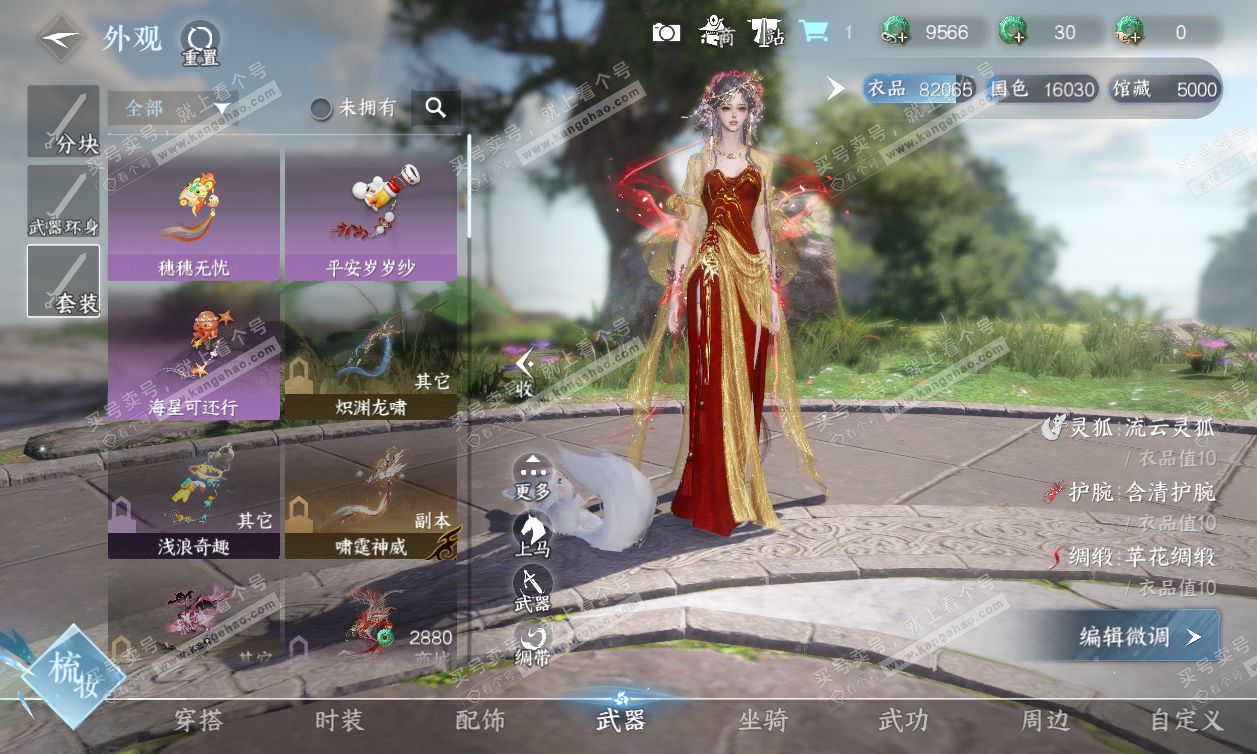Select the 武器环身 category

click(63, 202)
